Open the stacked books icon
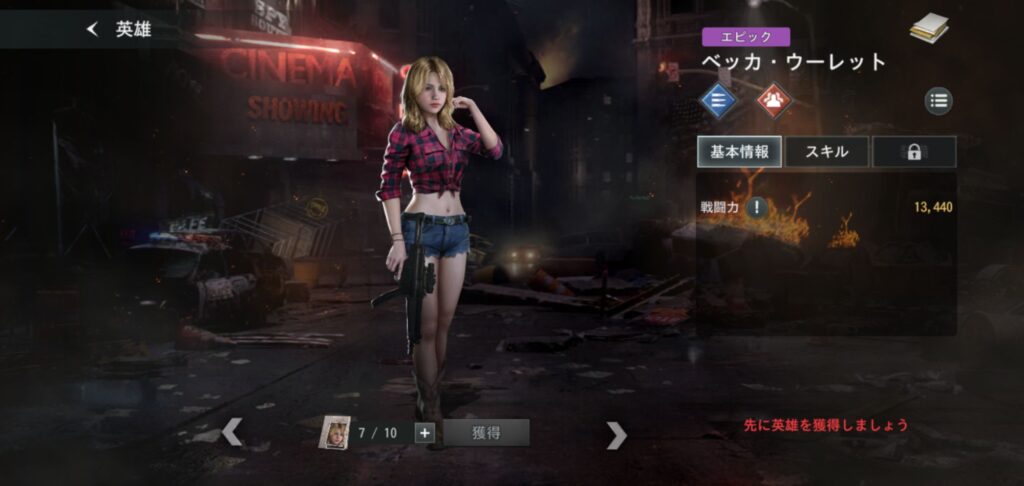The height and width of the screenshot is (486, 1024). click(x=929, y=30)
